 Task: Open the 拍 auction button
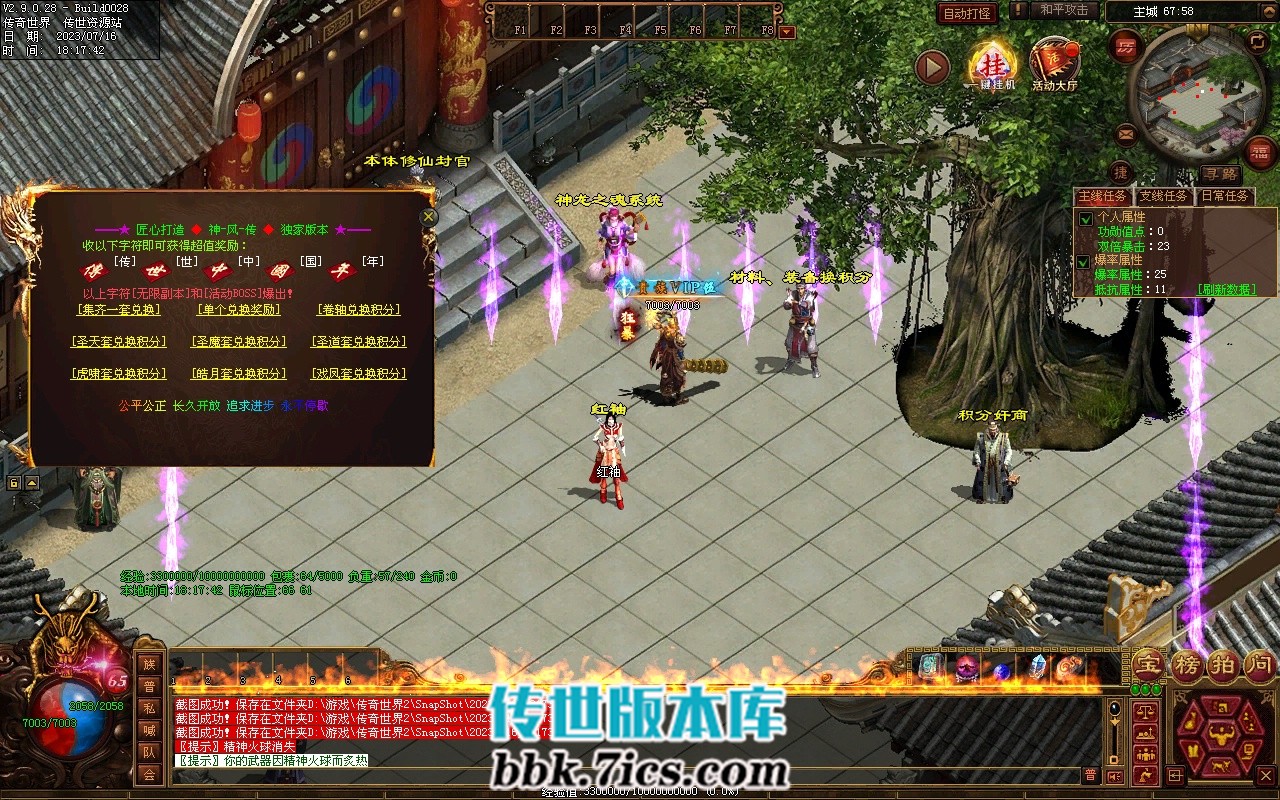pos(1222,665)
